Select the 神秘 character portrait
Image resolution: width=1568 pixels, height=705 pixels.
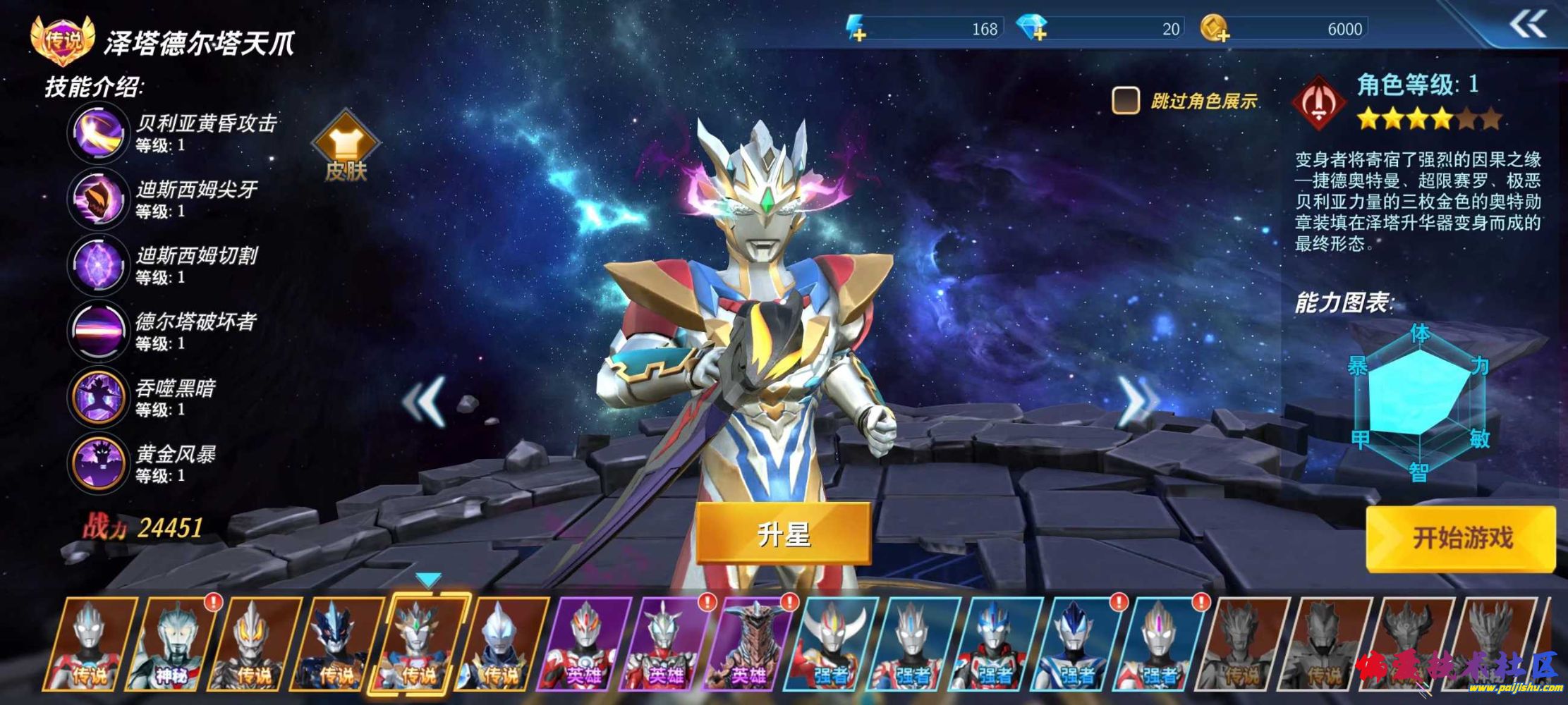click(x=172, y=643)
